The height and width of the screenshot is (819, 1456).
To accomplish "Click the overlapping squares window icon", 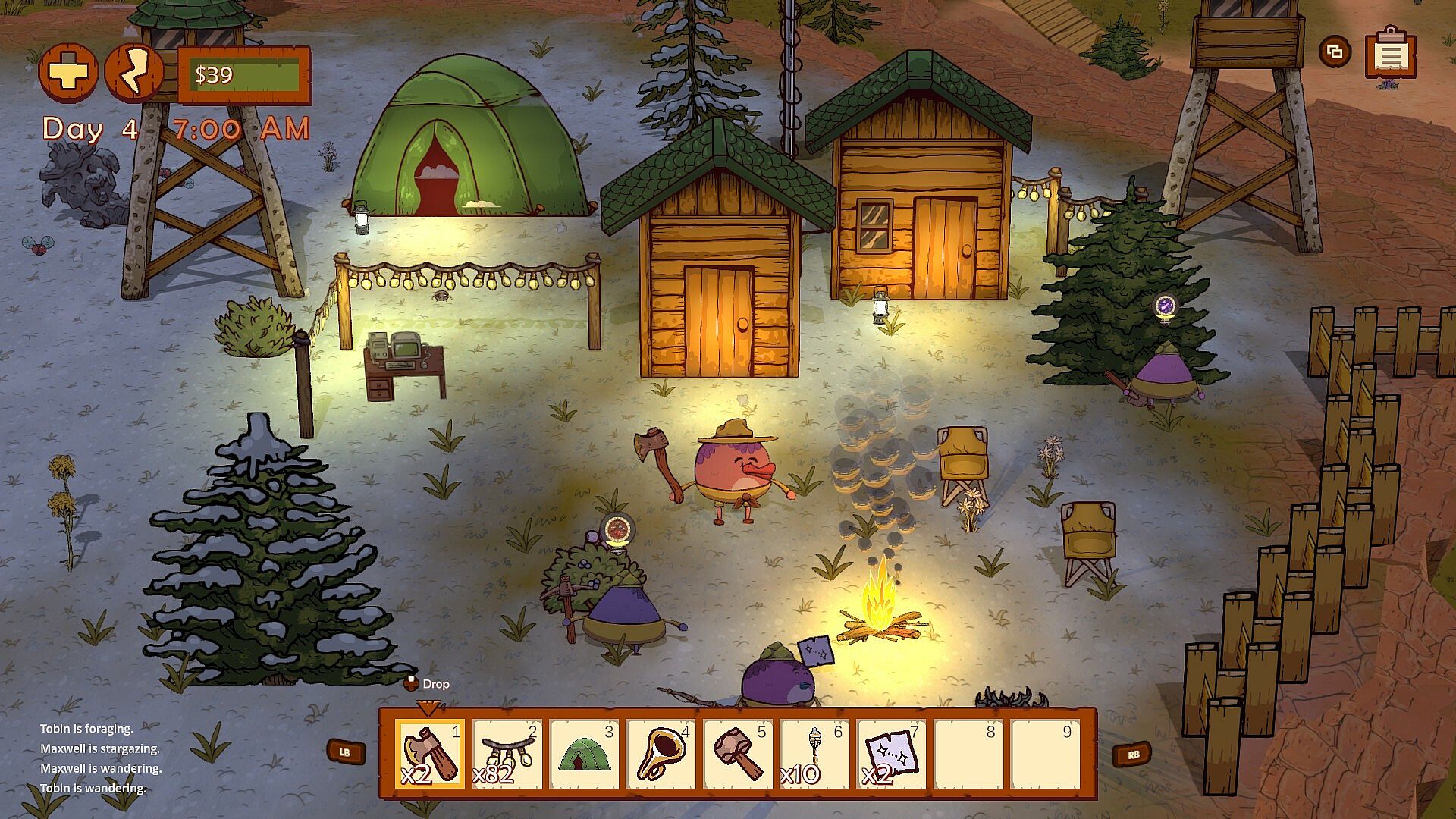I will pyautogui.click(x=1335, y=52).
